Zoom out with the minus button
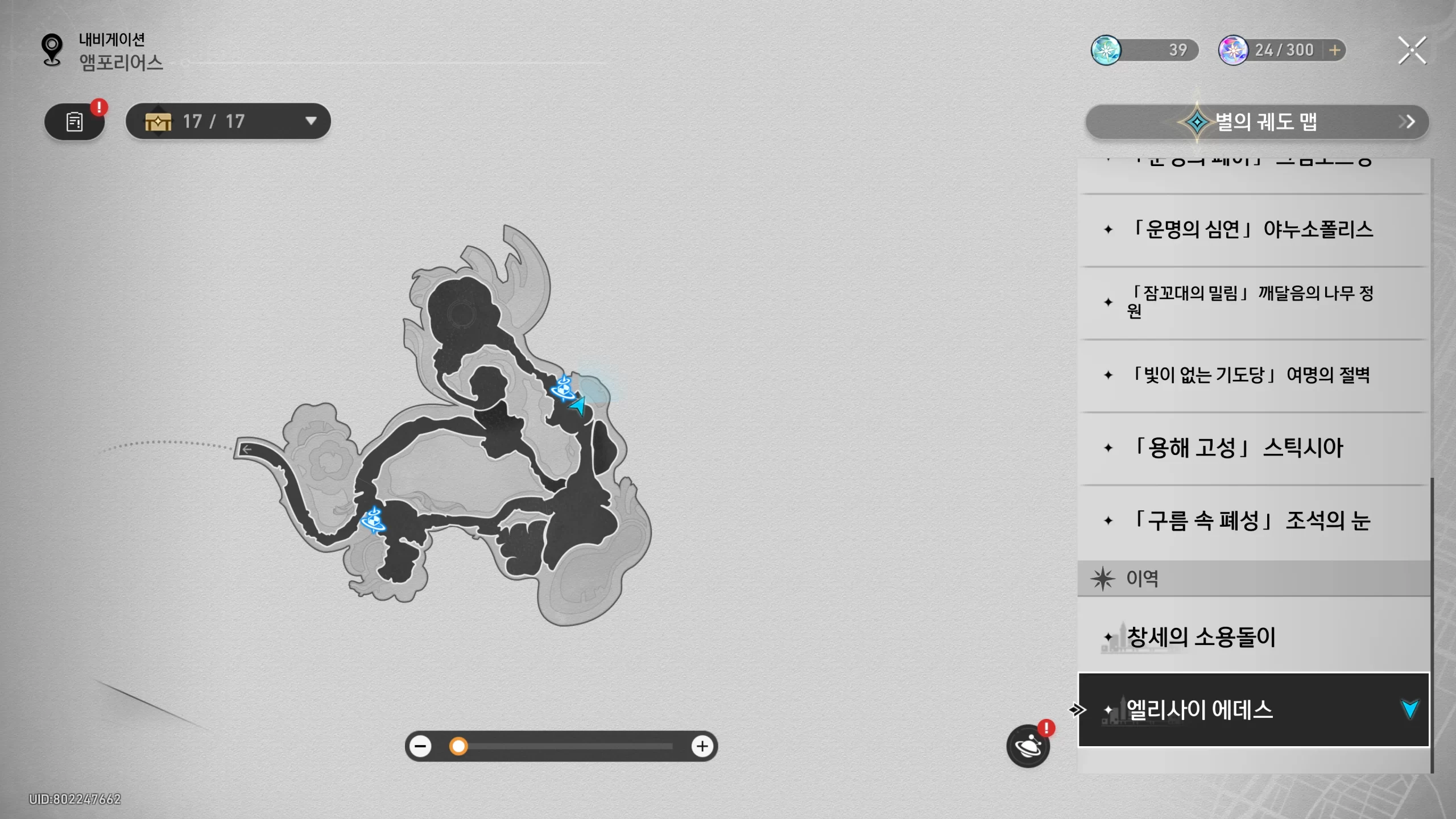This screenshot has width=1456, height=819. click(x=421, y=746)
